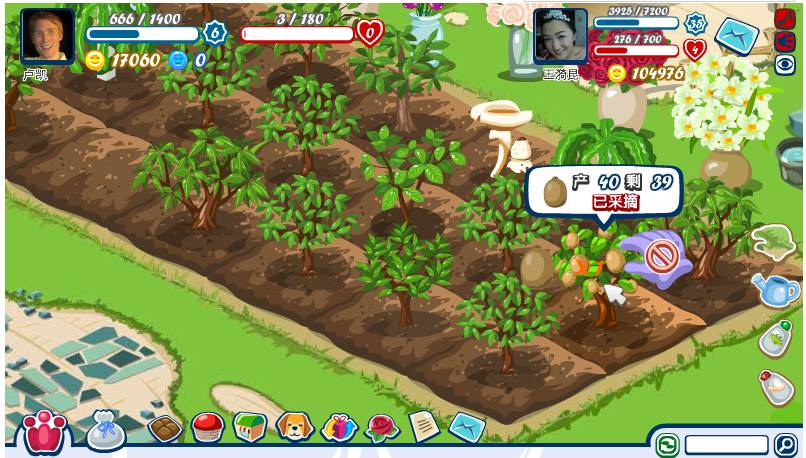806x458 pixels.
Task: Focus the friend search text field
Action: pos(726,445)
